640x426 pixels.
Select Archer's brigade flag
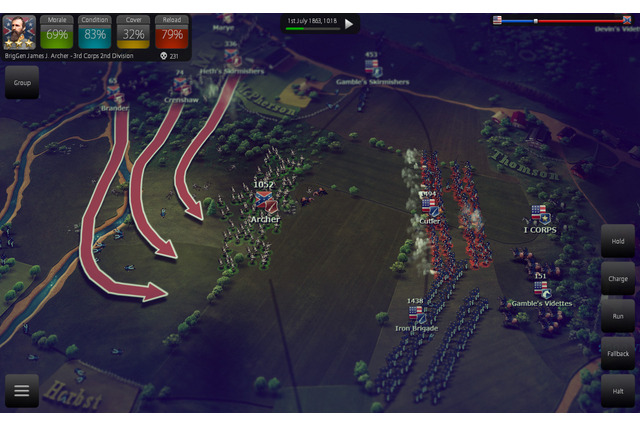point(264,201)
